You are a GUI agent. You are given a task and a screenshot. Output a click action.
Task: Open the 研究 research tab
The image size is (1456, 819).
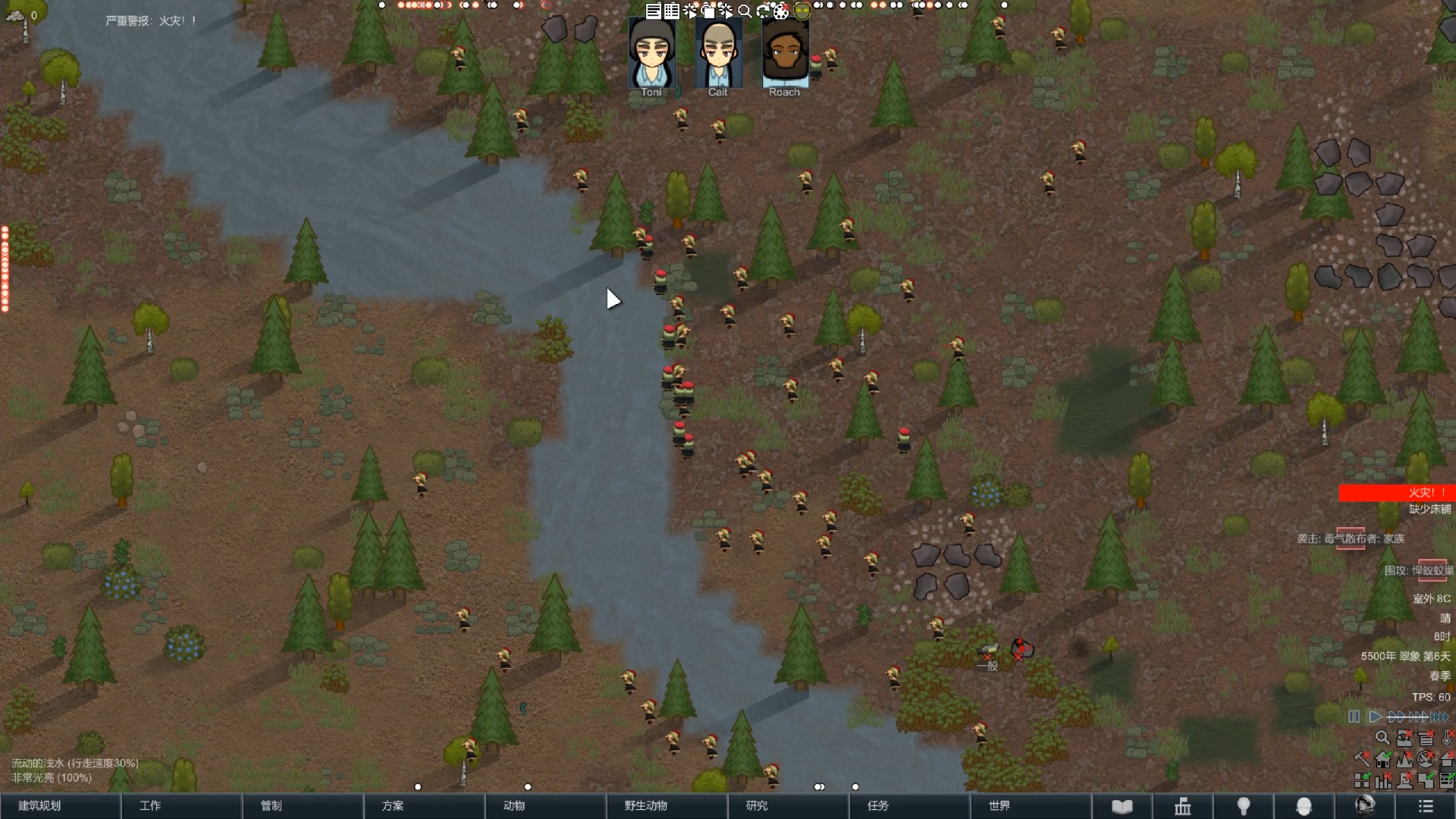[x=788, y=805]
